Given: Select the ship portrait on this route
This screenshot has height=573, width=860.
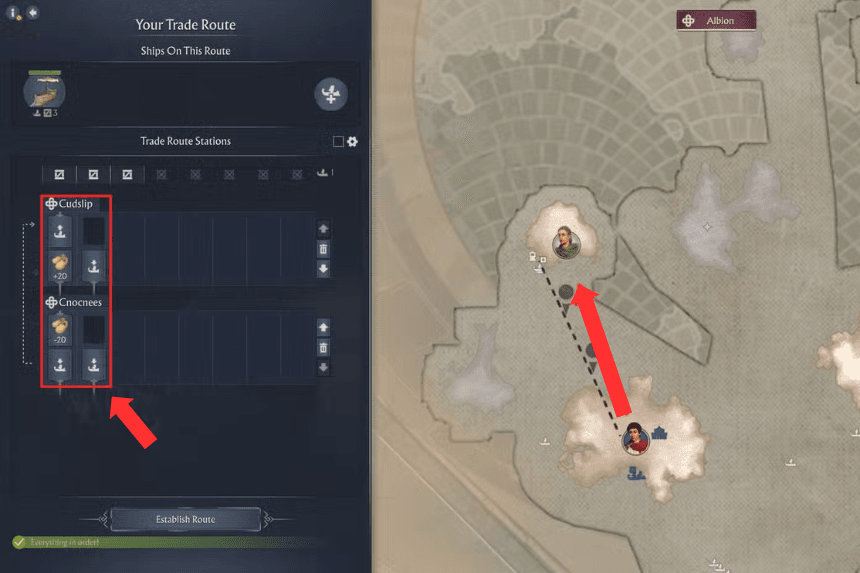Looking at the screenshot, I should 45,92.
